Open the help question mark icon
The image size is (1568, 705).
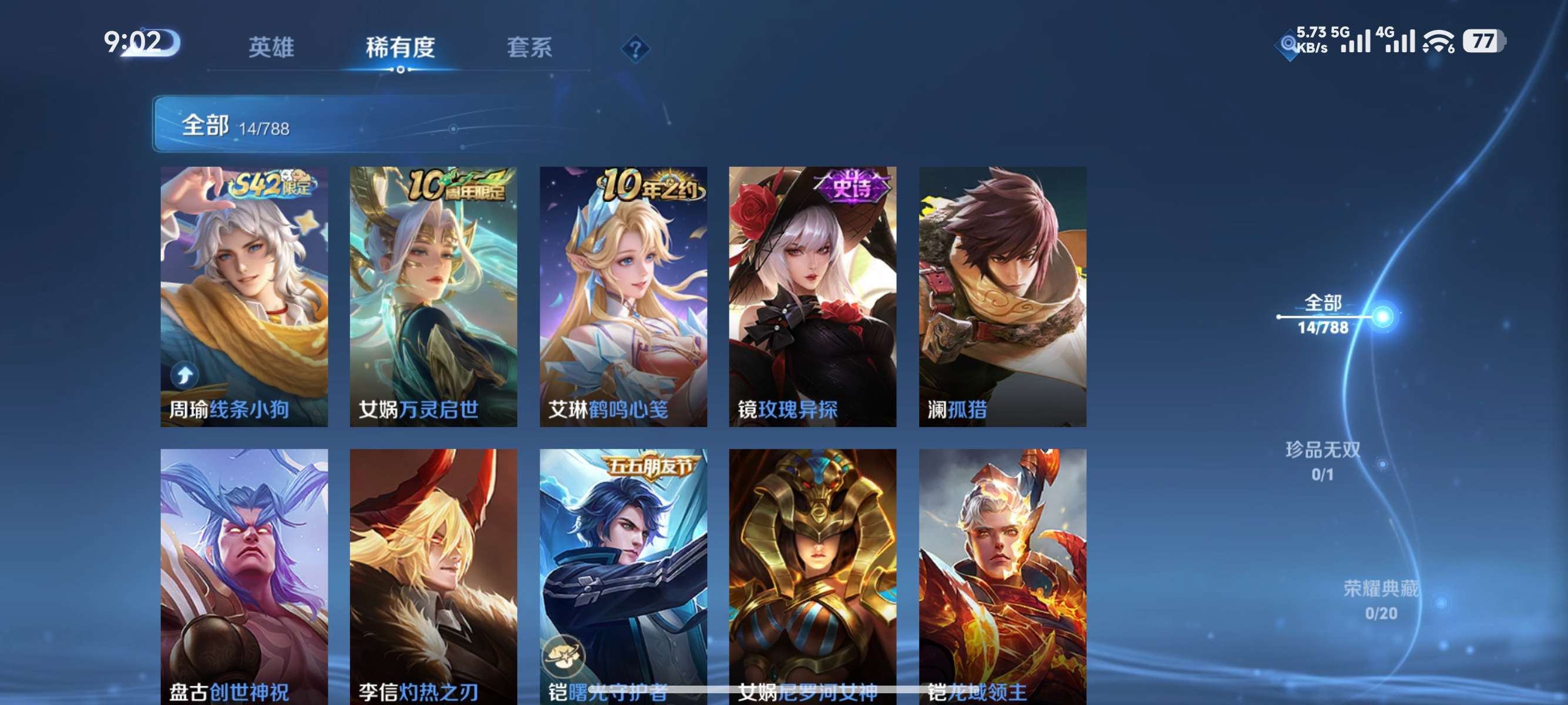[x=635, y=48]
